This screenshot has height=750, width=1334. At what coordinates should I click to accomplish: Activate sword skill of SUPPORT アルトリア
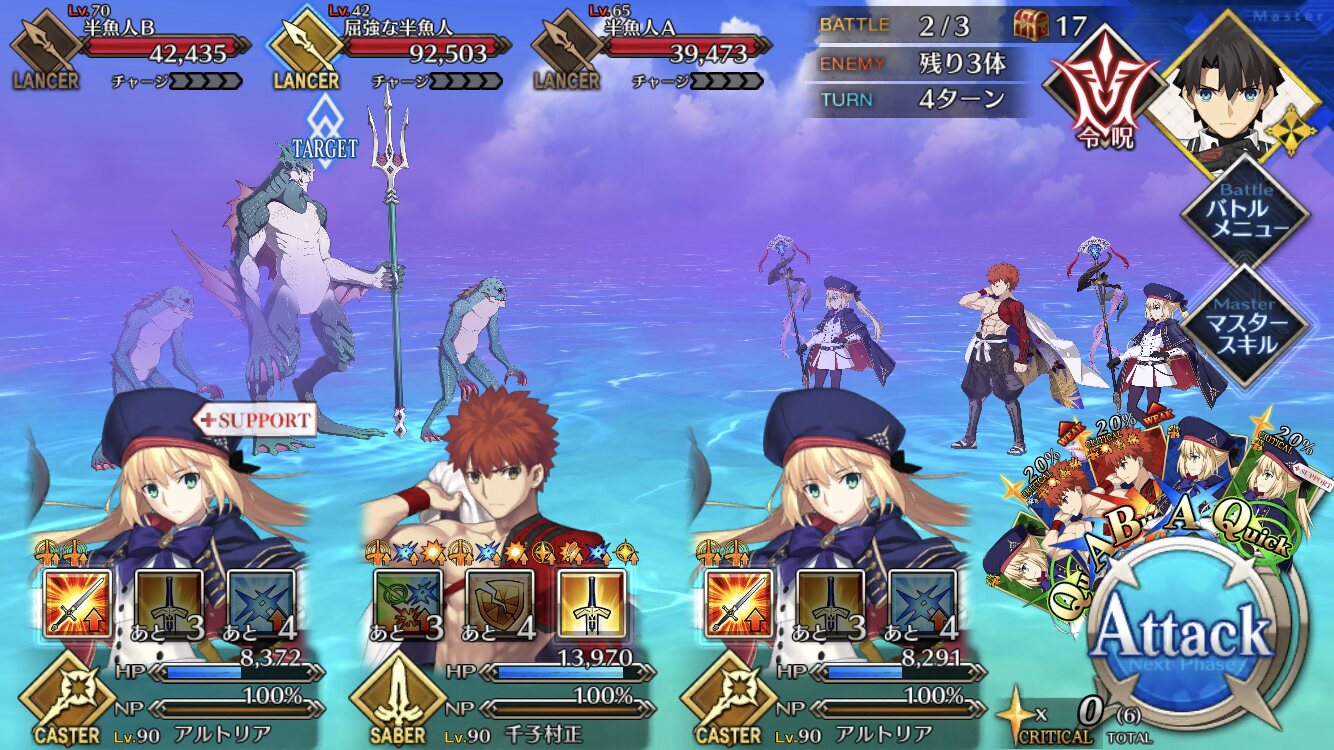pos(77,604)
